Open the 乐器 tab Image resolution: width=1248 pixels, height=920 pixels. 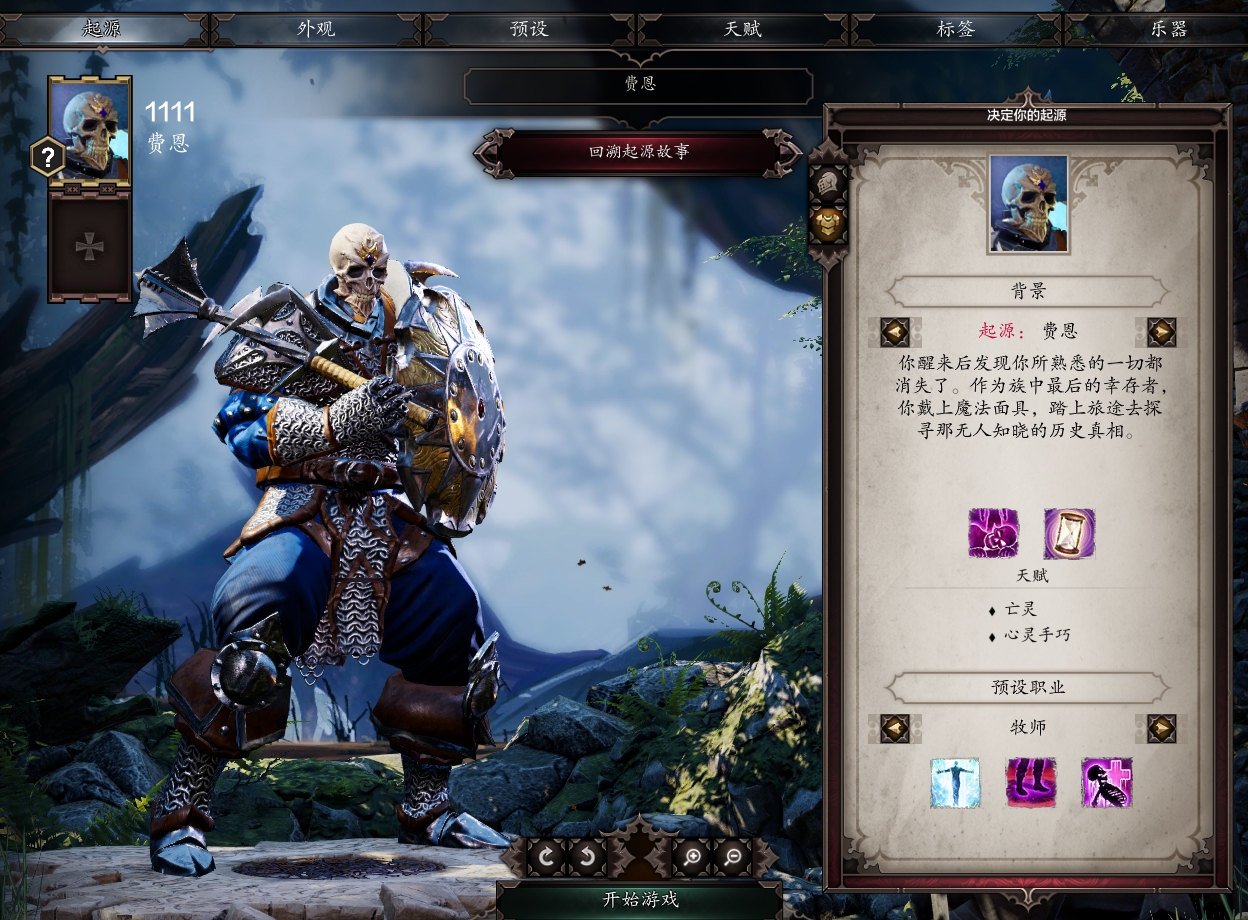tap(1168, 29)
